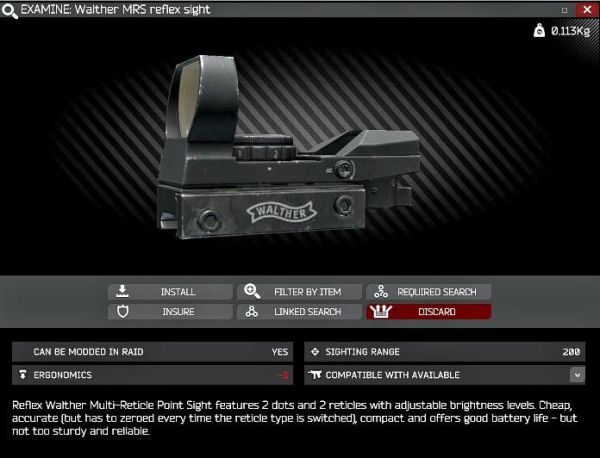Minimize the Examine window
This screenshot has height=458, width=600.
coord(565,9)
